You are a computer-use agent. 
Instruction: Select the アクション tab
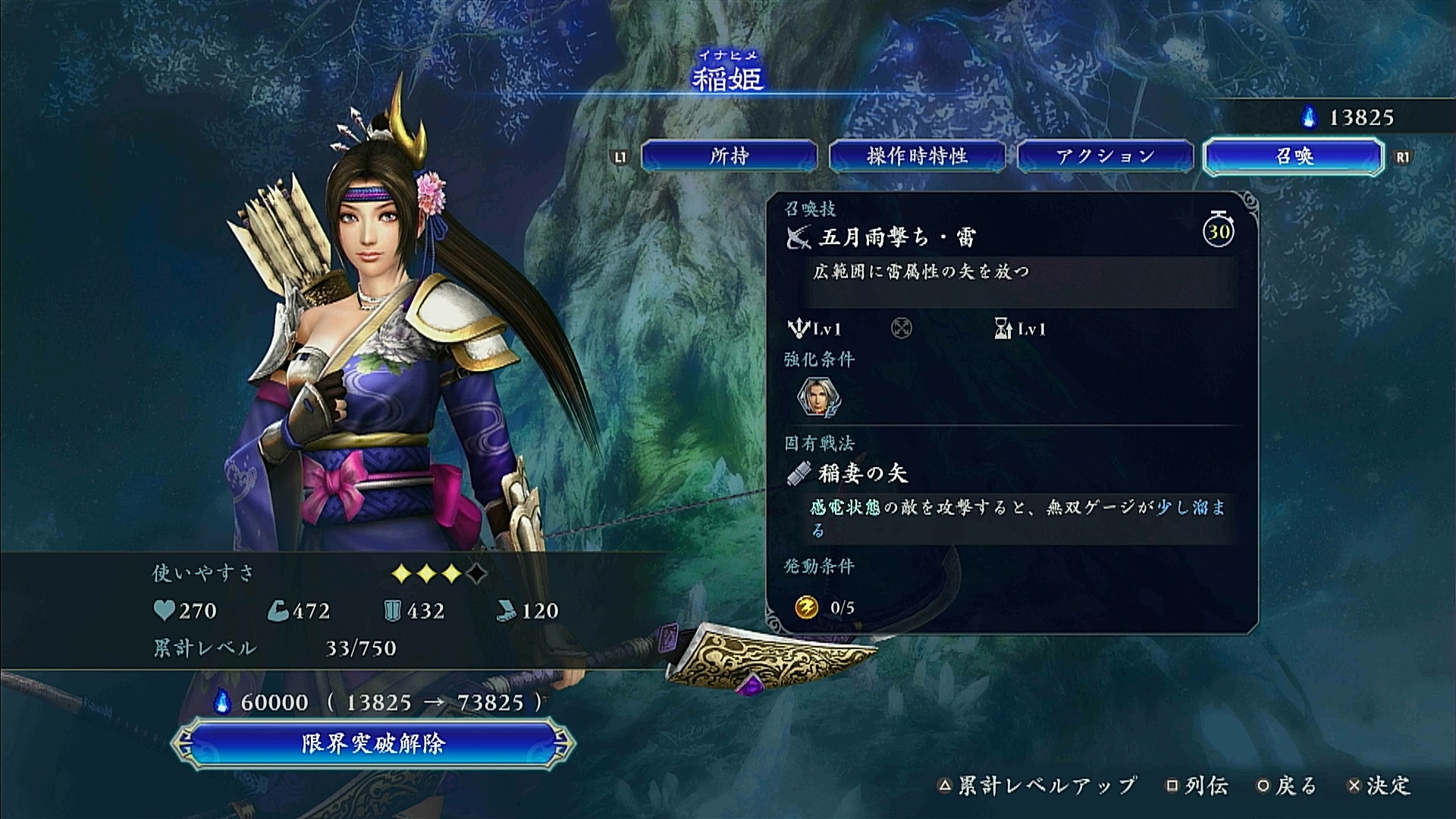[1105, 156]
